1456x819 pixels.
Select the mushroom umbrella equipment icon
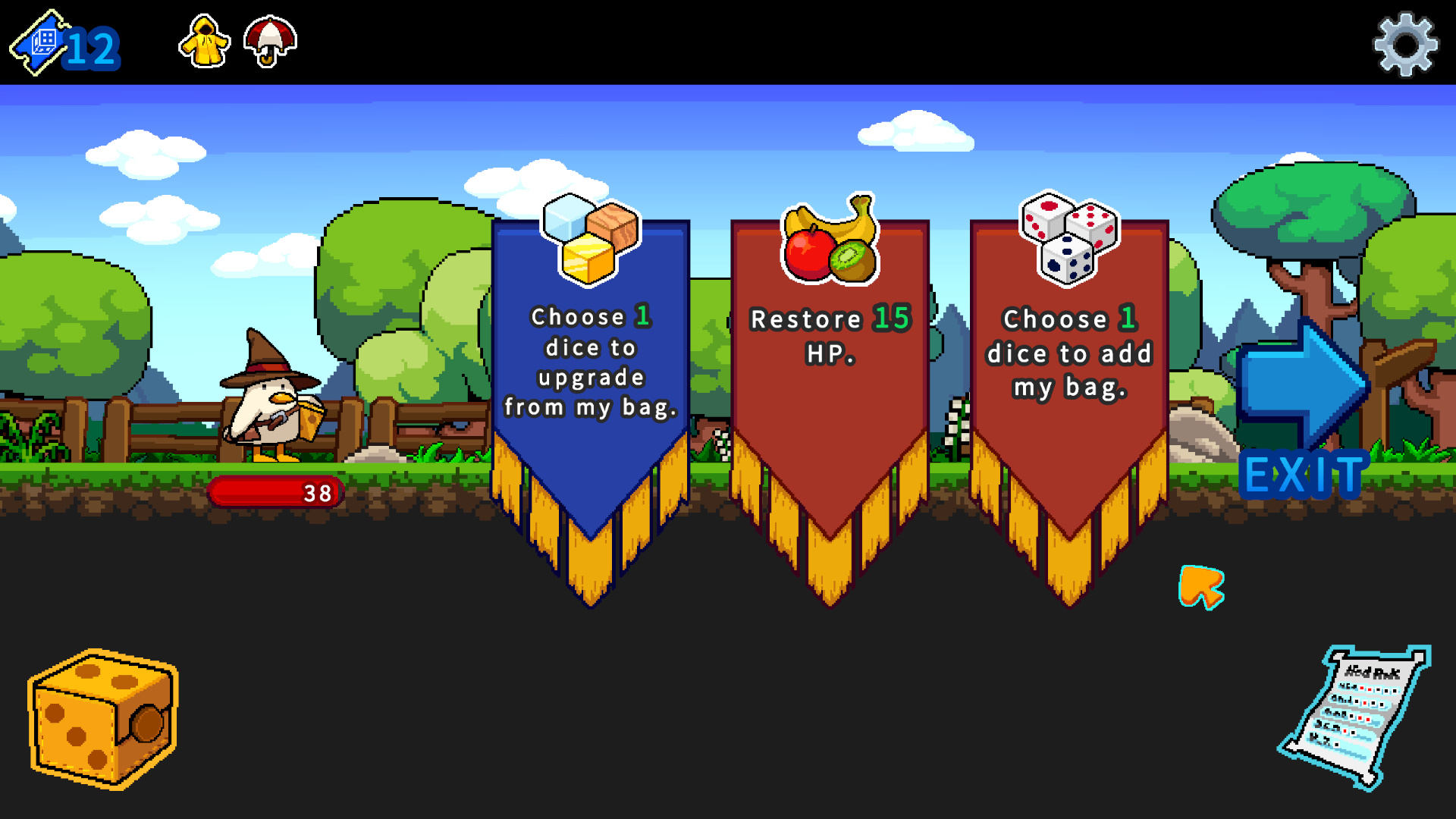click(269, 43)
